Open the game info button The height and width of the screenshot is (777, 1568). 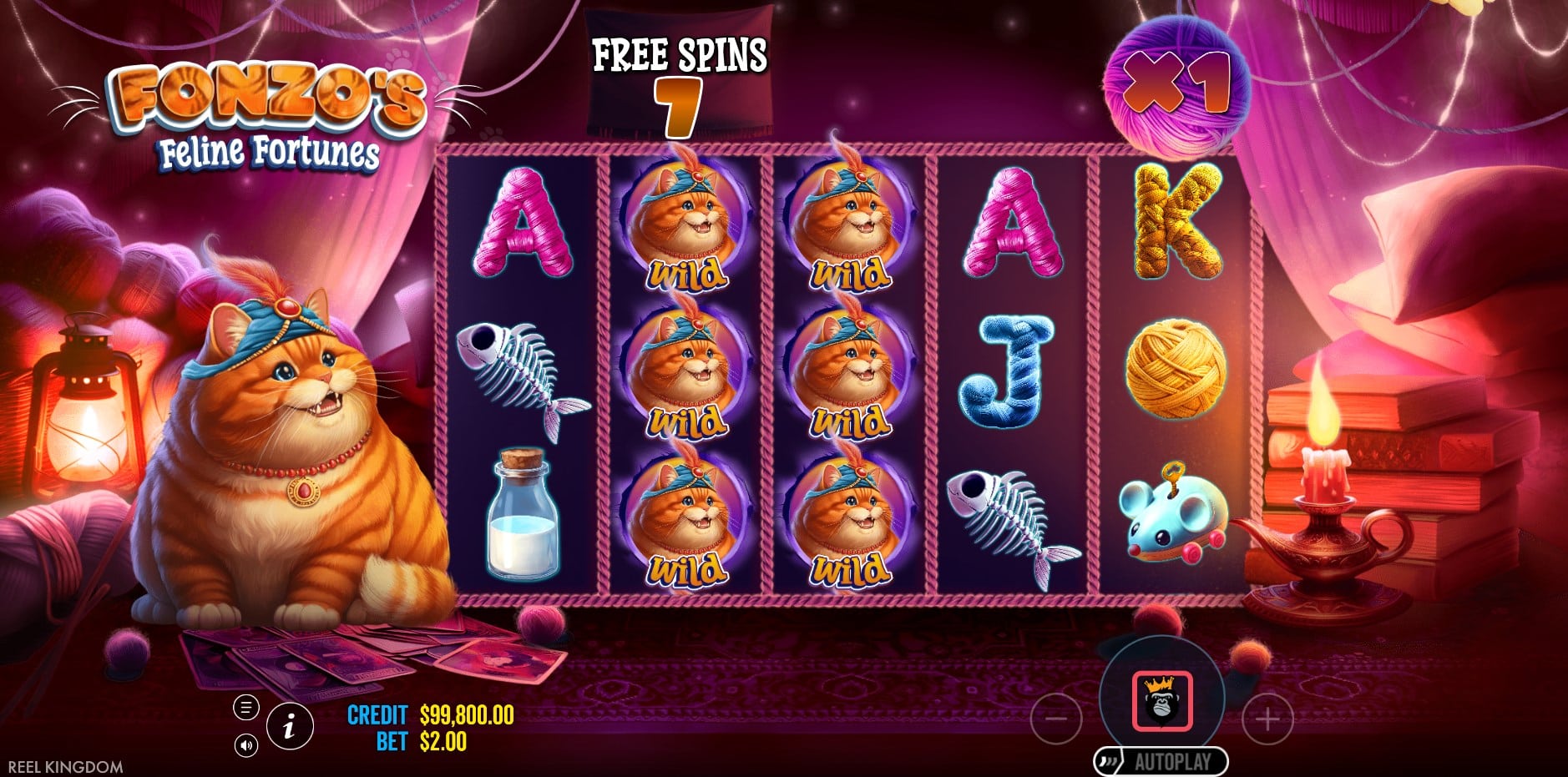(x=290, y=726)
